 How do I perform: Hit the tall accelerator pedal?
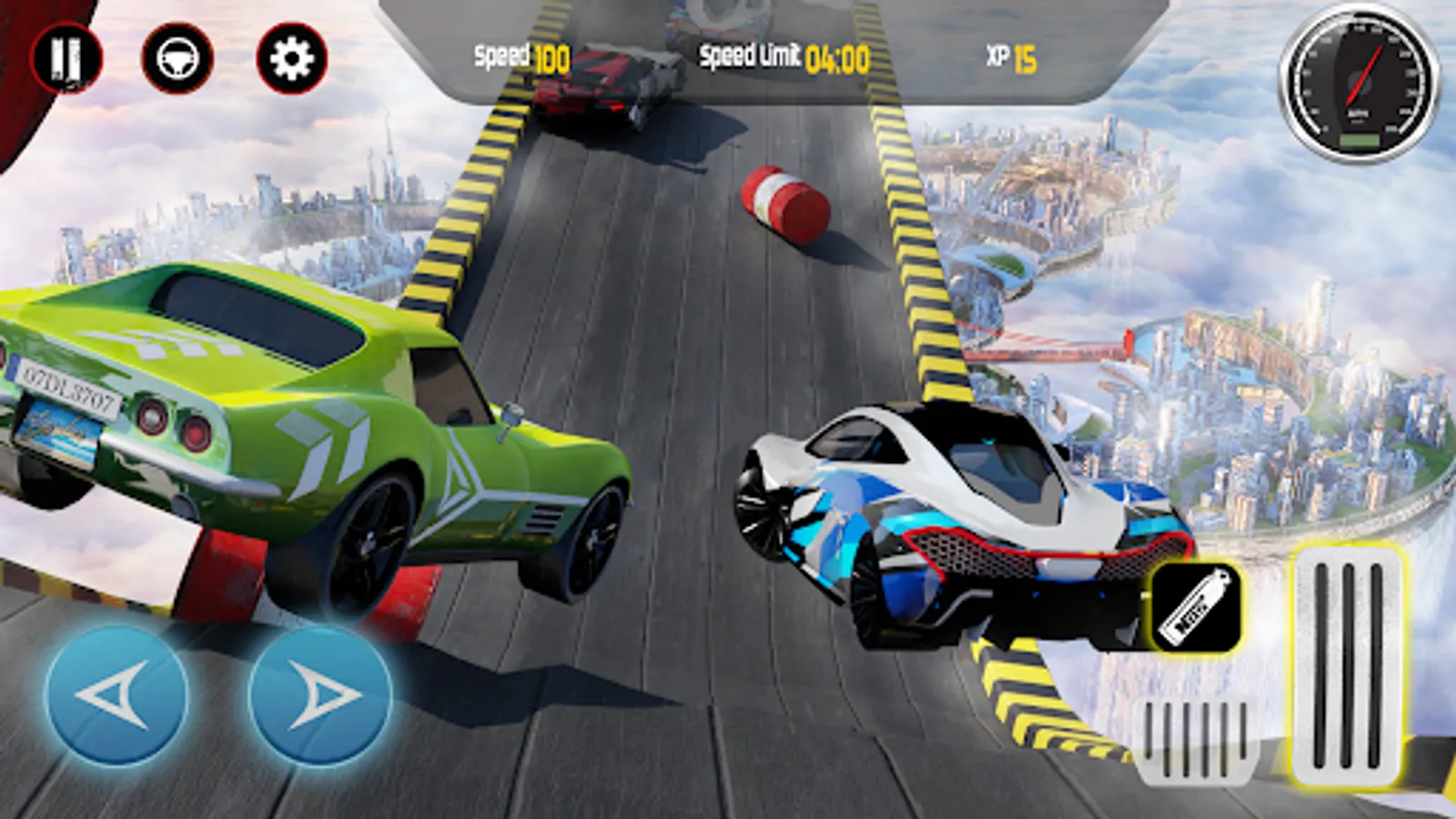[x=1347, y=664]
